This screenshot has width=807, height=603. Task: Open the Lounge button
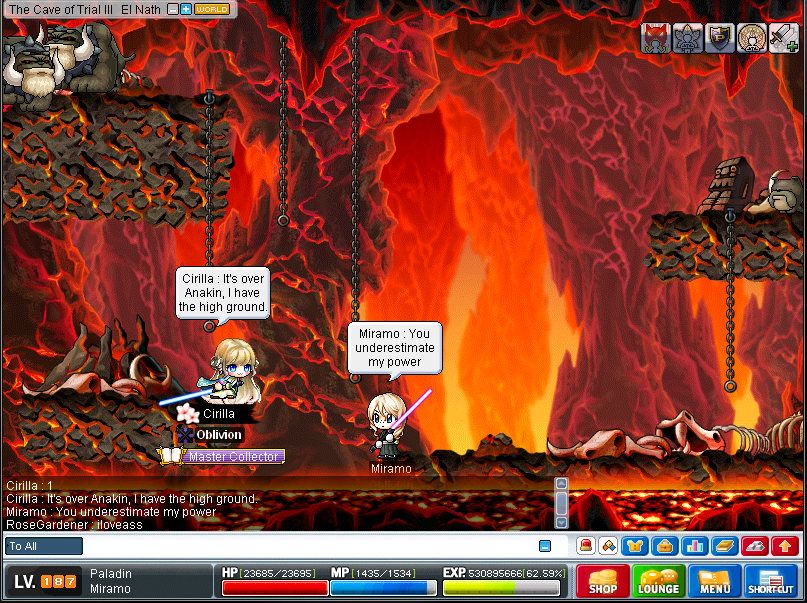658,581
